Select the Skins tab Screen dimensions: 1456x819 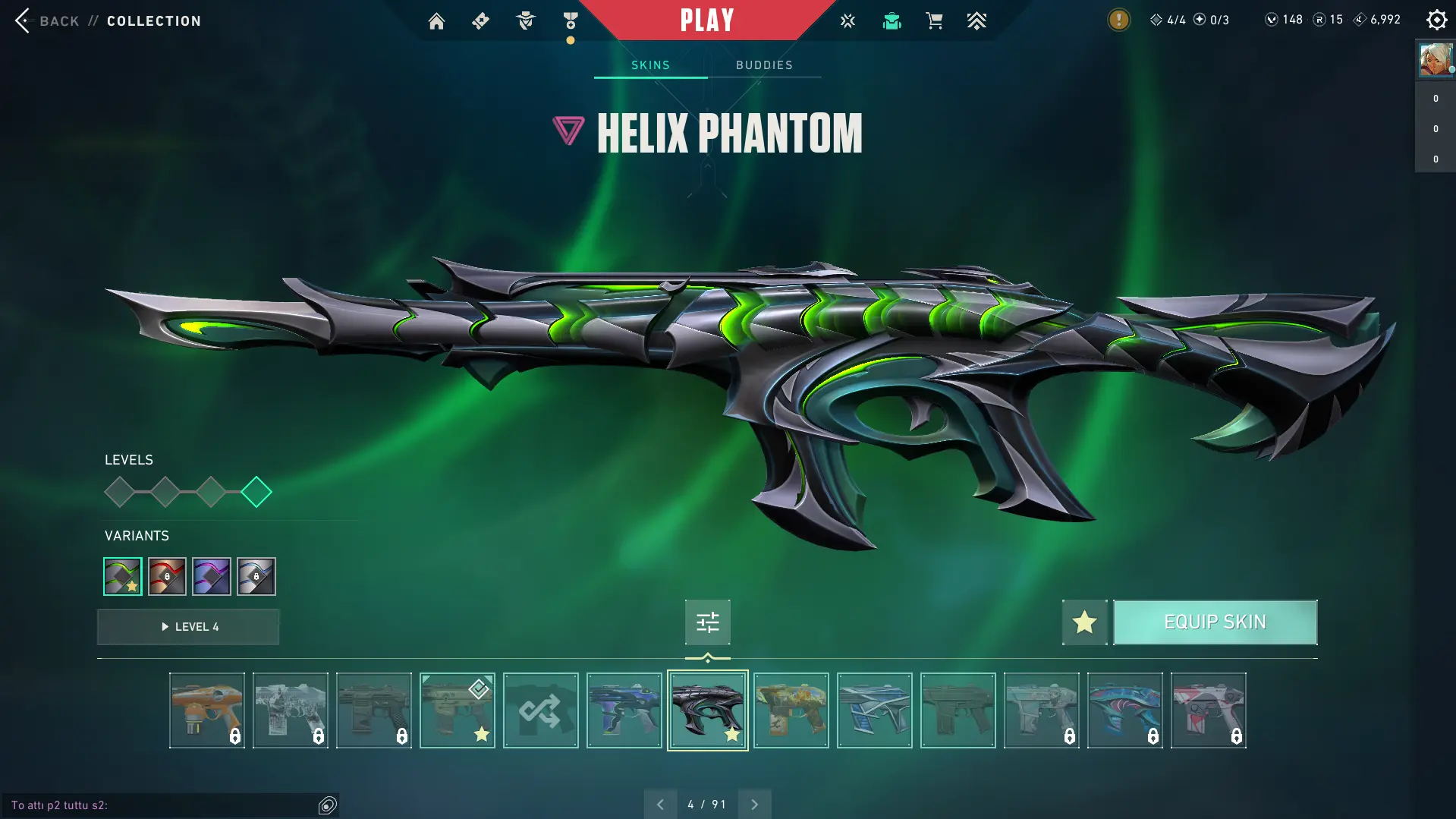(650, 65)
